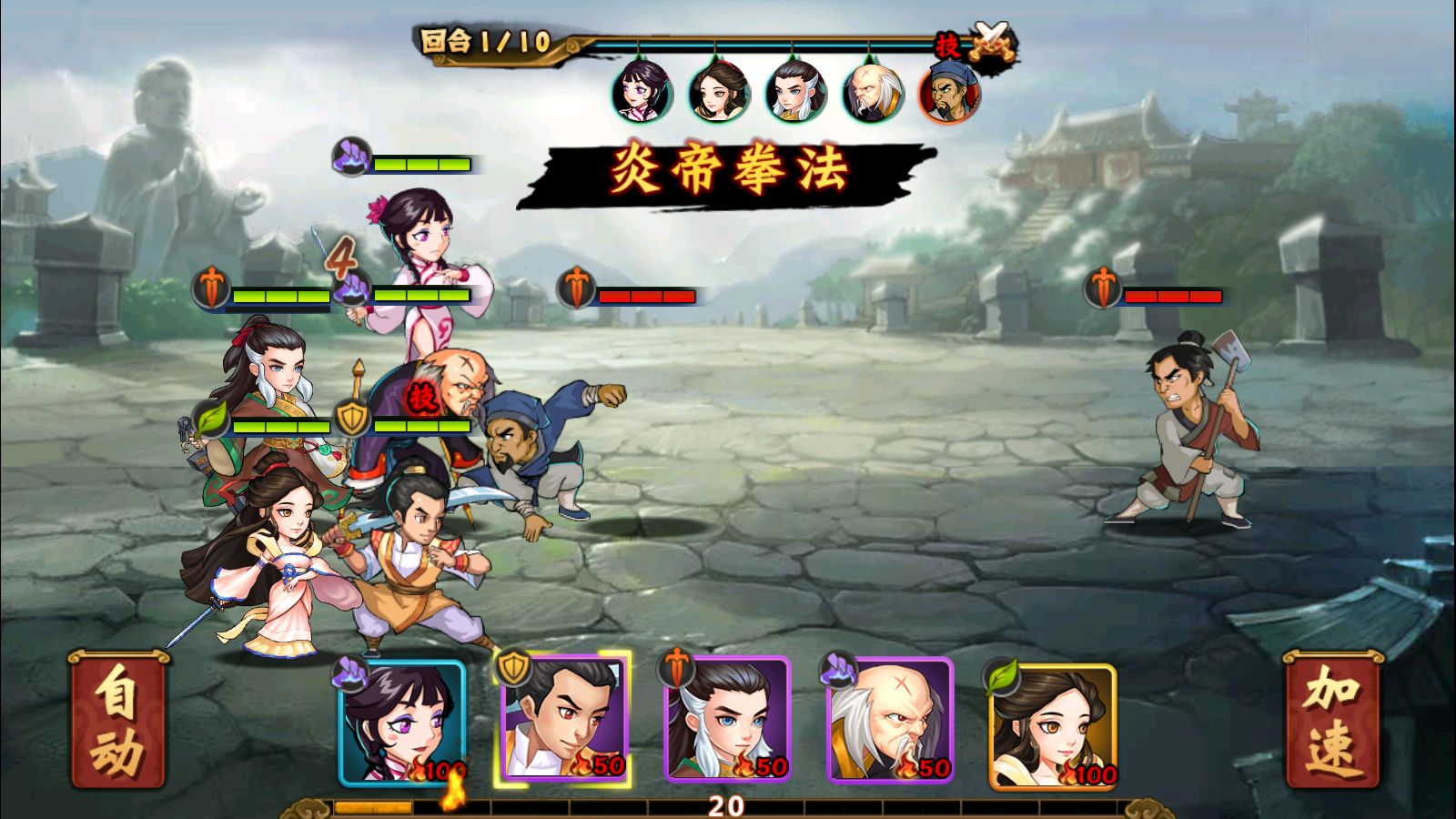The width and height of the screenshot is (1456, 819).
Task: Click the bald elder turn-order portrait
Action: (874, 92)
